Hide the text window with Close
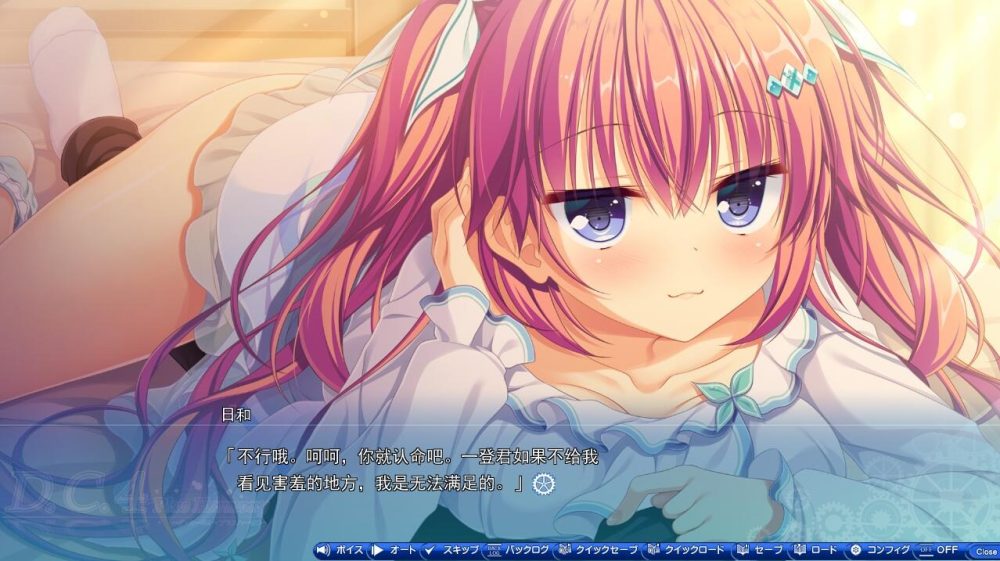This screenshot has width=1000, height=561. [984, 551]
